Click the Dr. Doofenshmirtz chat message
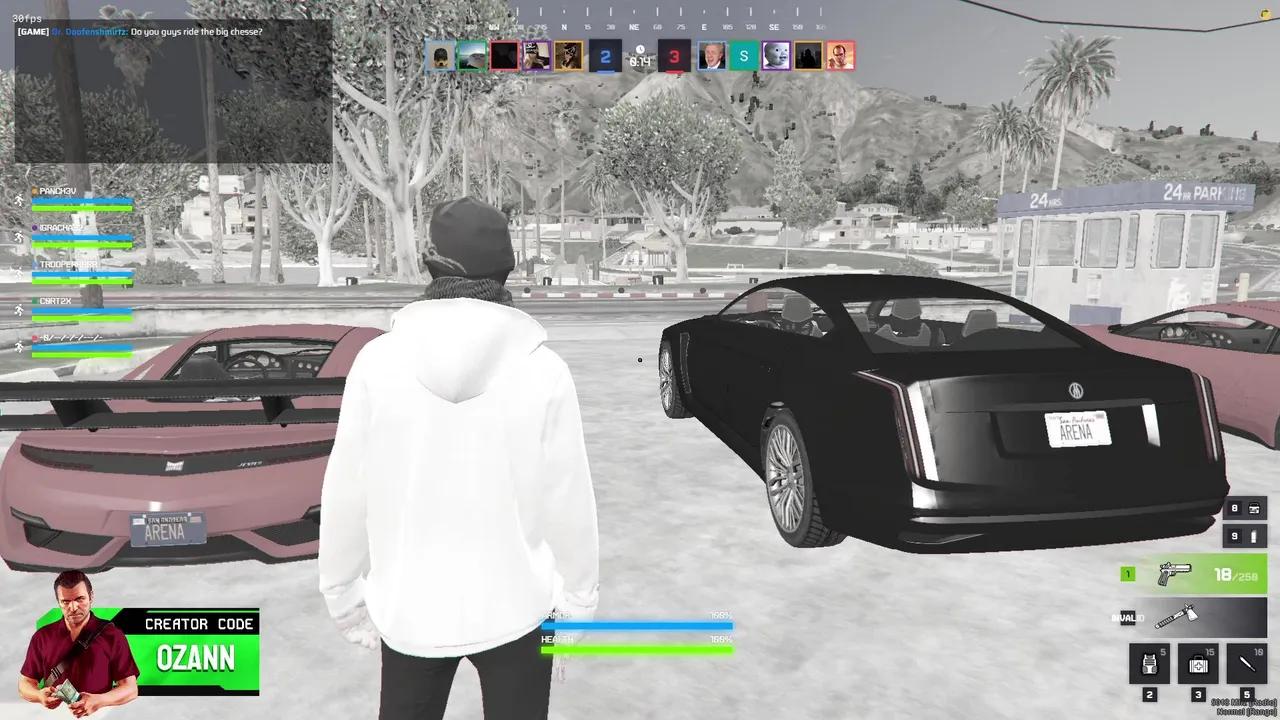 coord(138,31)
